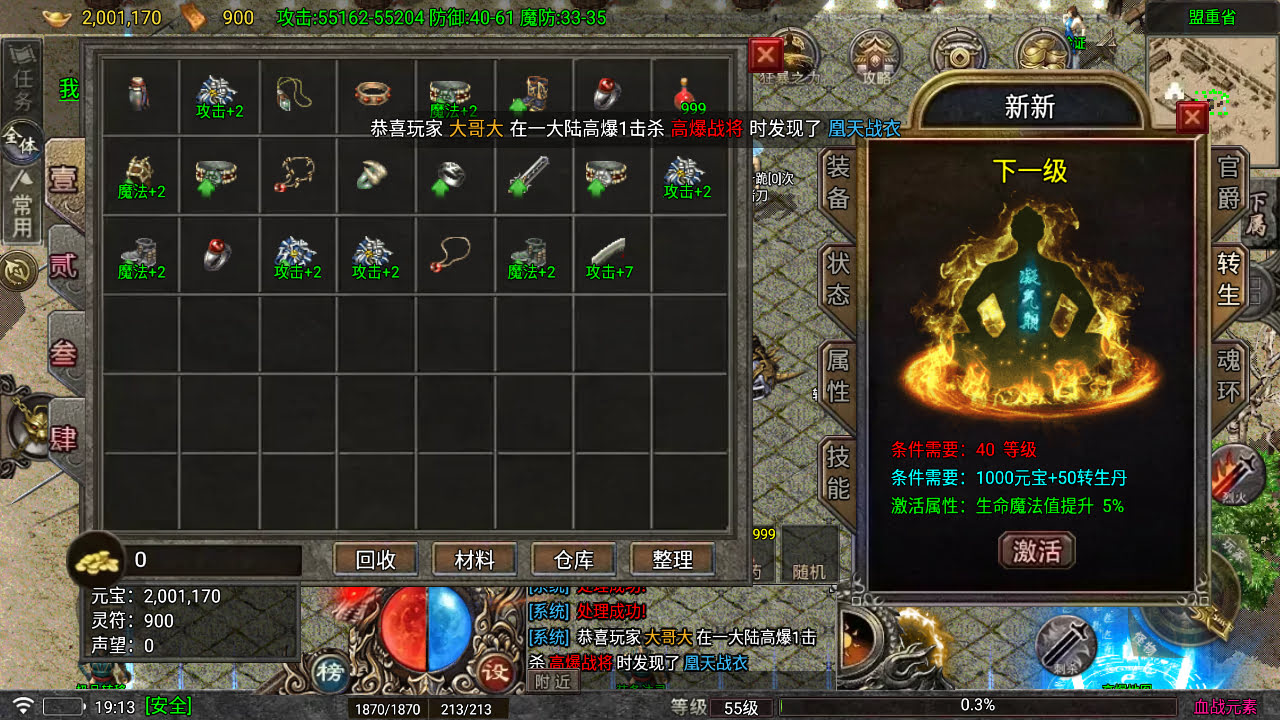1280x720 pixels.
Task: Close the inventory bag window
Action: [x=765, y=55]
